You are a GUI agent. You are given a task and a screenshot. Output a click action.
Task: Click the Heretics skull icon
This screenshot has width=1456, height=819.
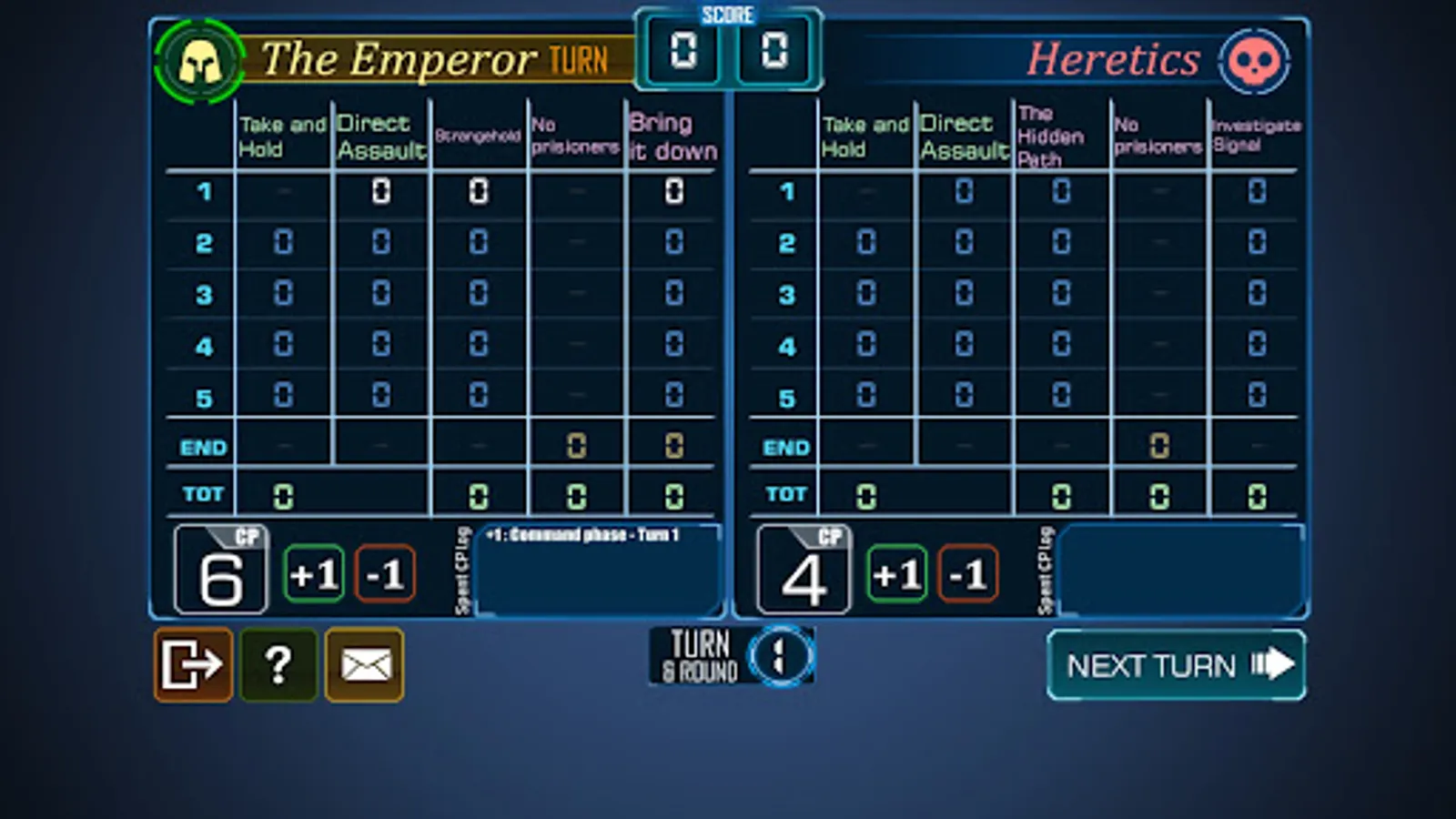coord(1256,62)
